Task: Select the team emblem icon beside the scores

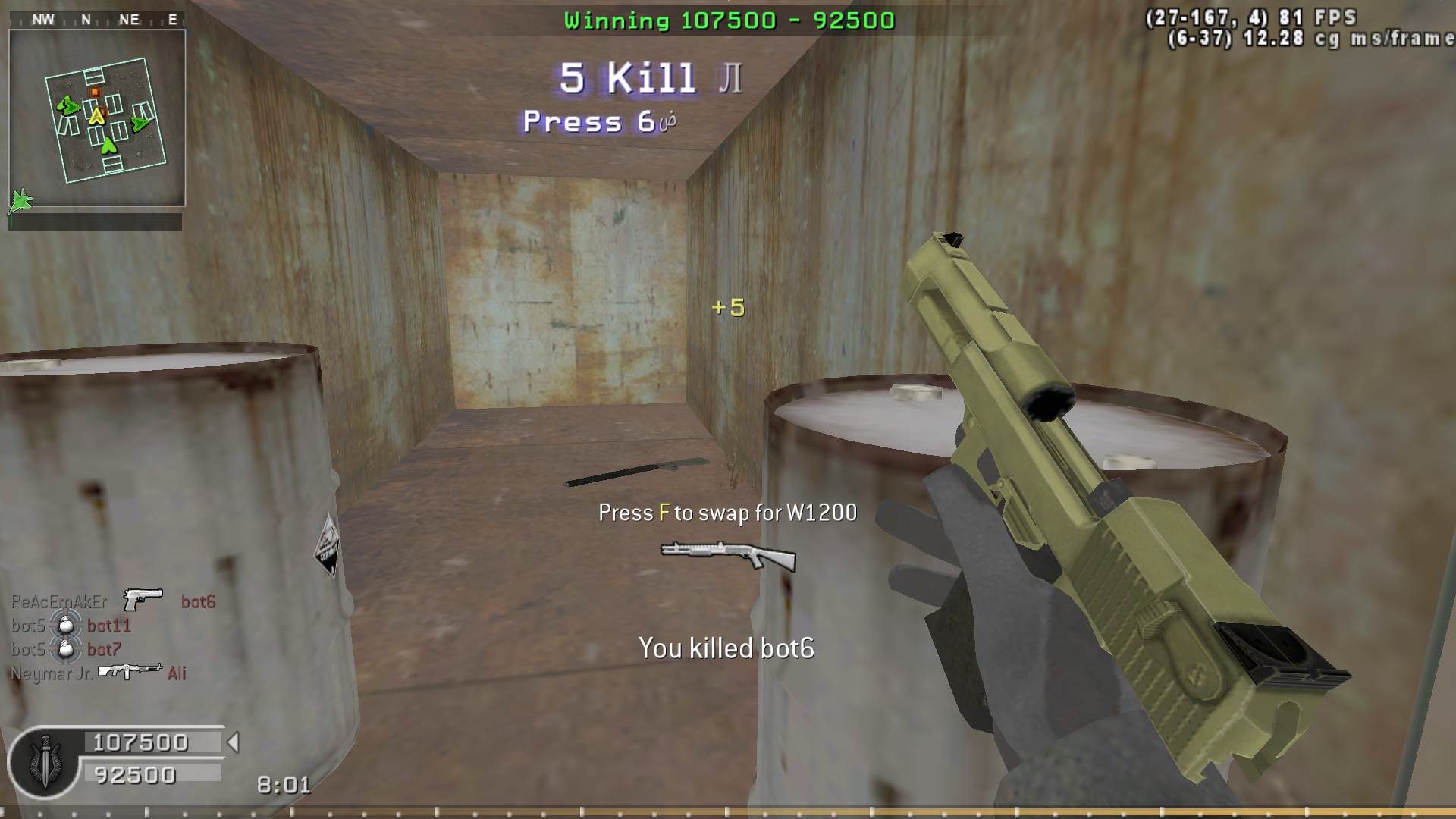Action: point(44,762)
